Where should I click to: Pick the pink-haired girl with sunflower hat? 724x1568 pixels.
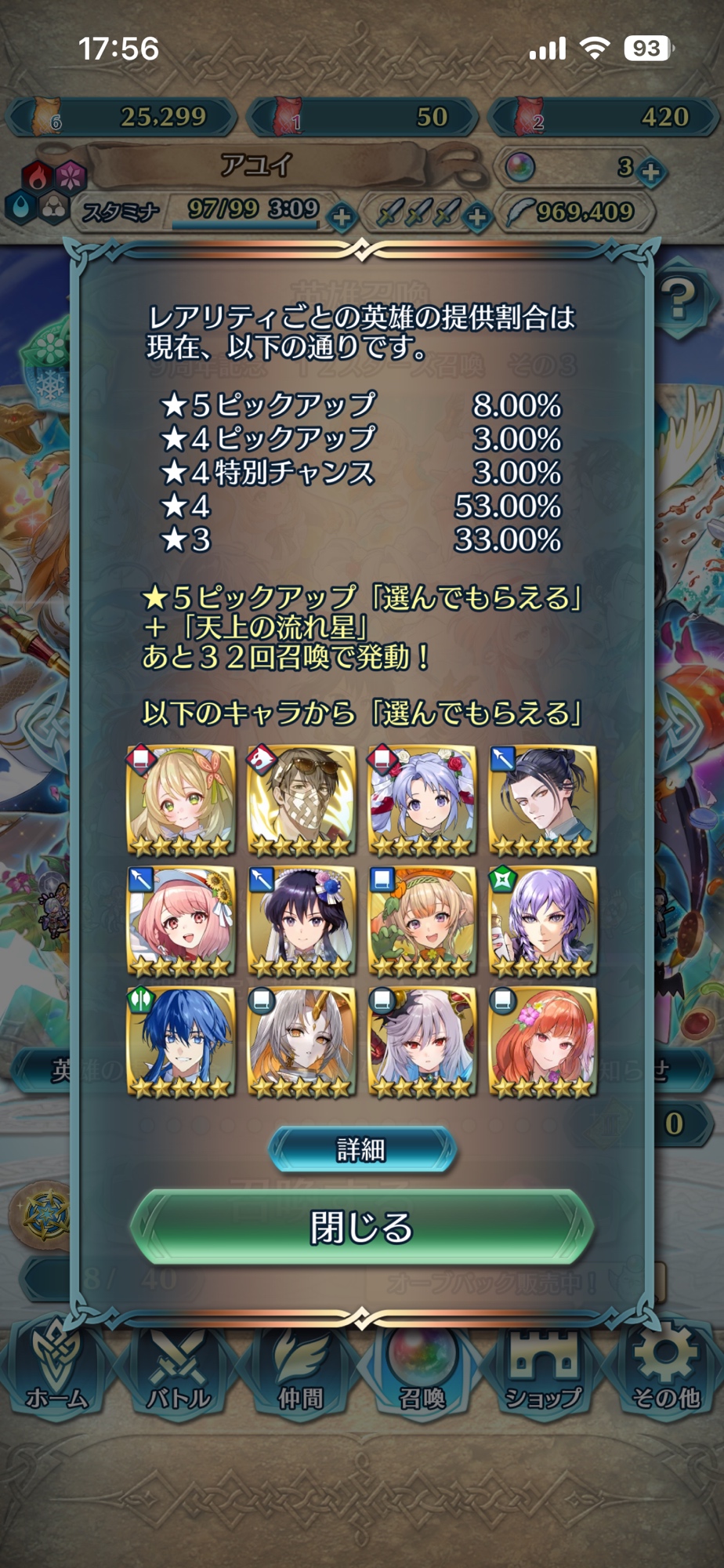coord(181,921)
